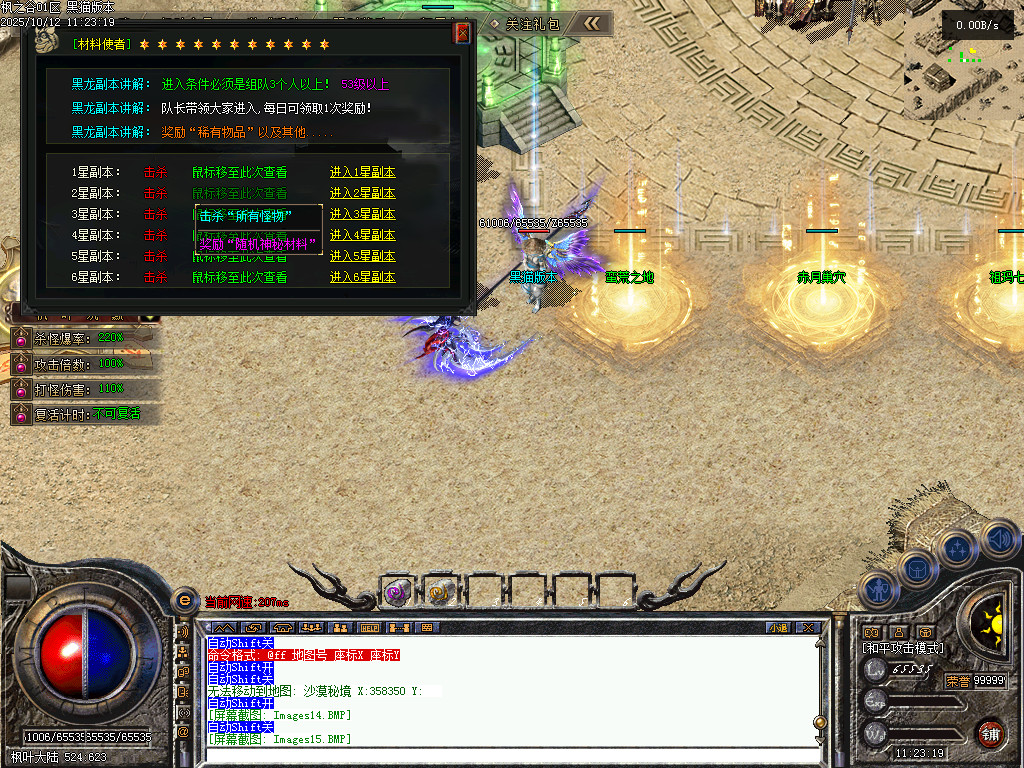
Task: Enter the 1-star dungeon via 进入1星副本
Action: pos(362,172)
